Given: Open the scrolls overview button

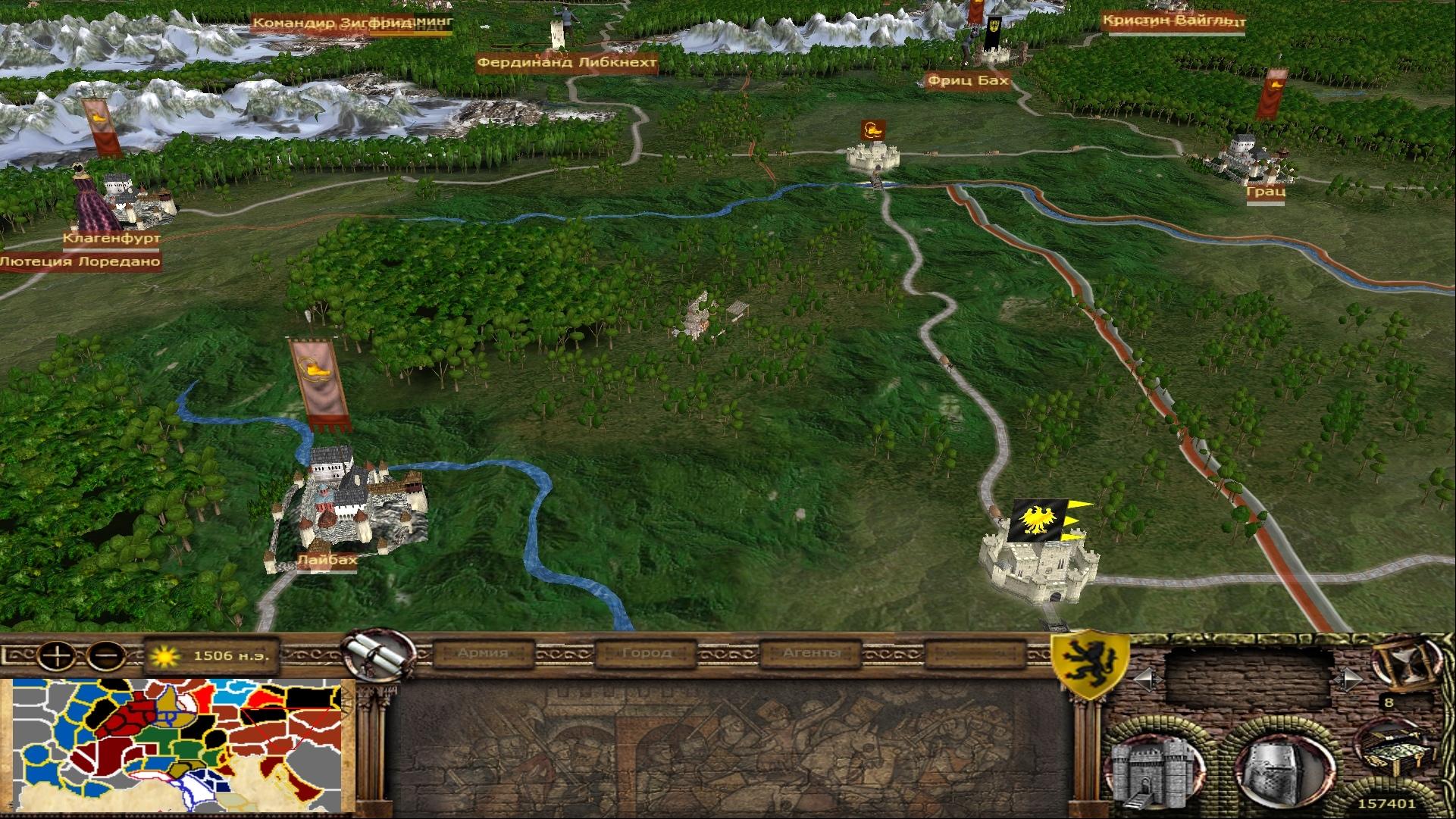Looking at the screenshot, I should 371,652.
